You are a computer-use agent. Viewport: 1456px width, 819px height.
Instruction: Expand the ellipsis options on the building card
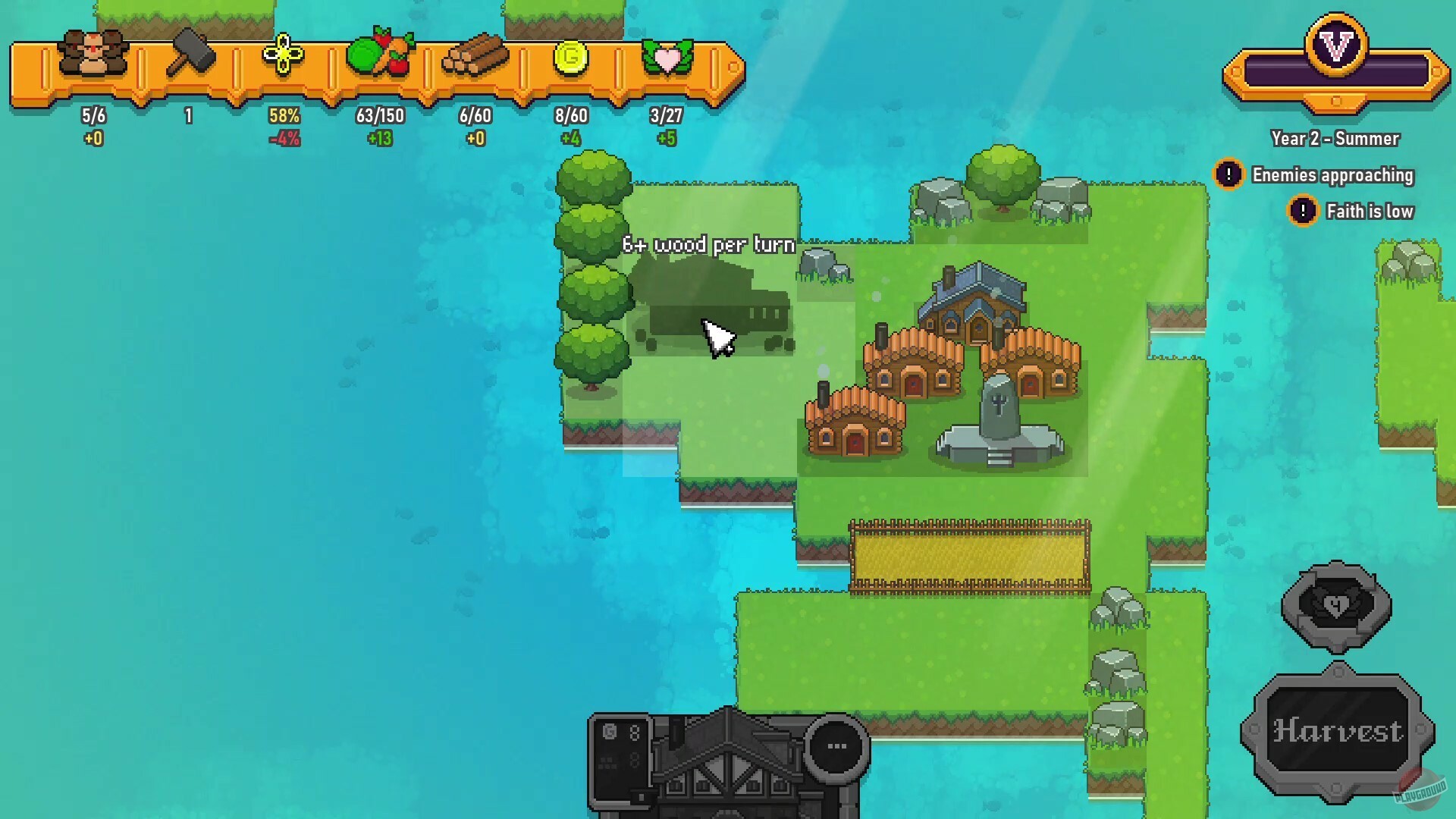coord(834,745)
